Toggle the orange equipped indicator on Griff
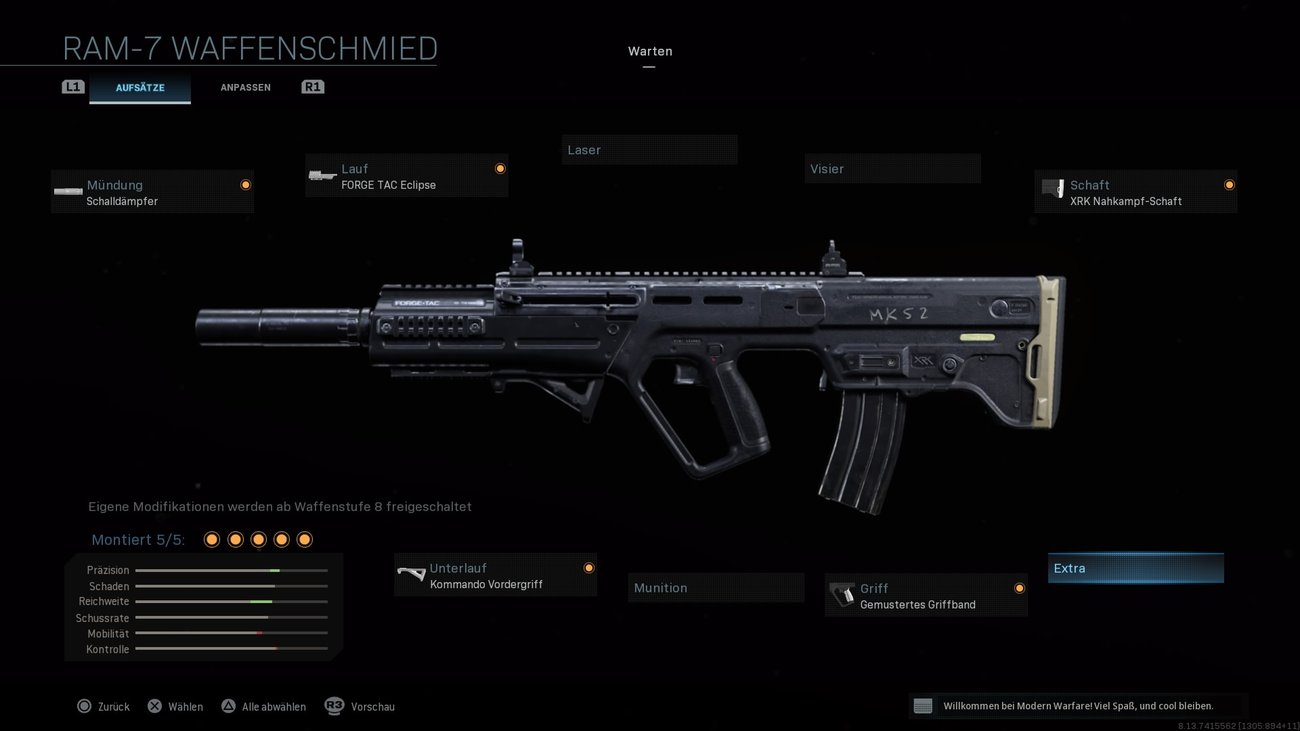 pyautogui.click(x=1019, y=588)
